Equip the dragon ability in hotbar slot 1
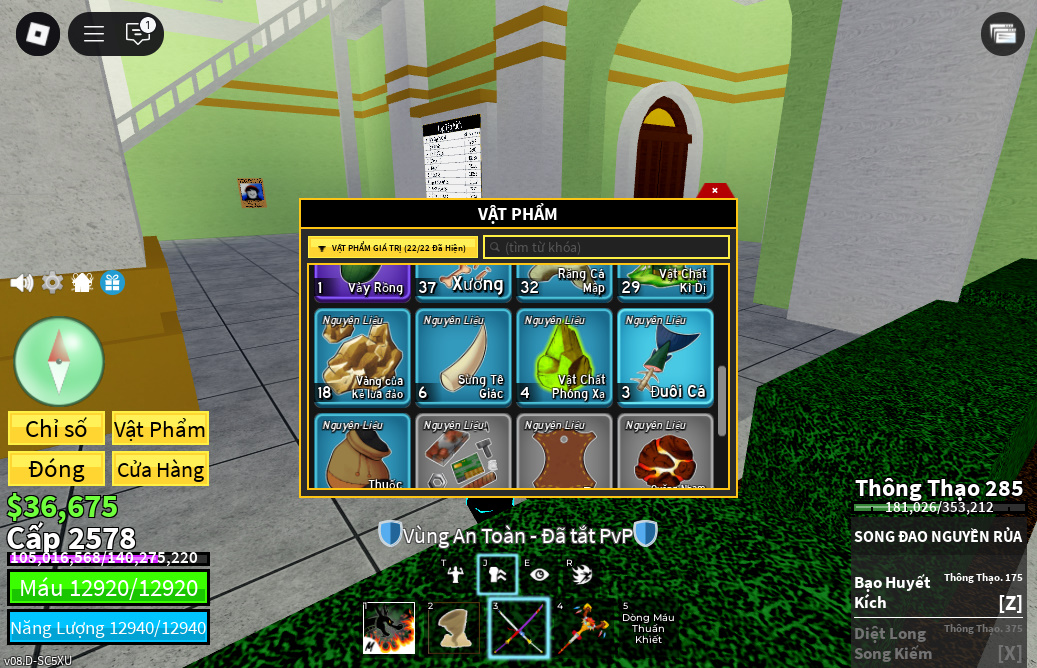This screenshot has height=668, width=1037. pyautogui.click(x=389, y=628)
